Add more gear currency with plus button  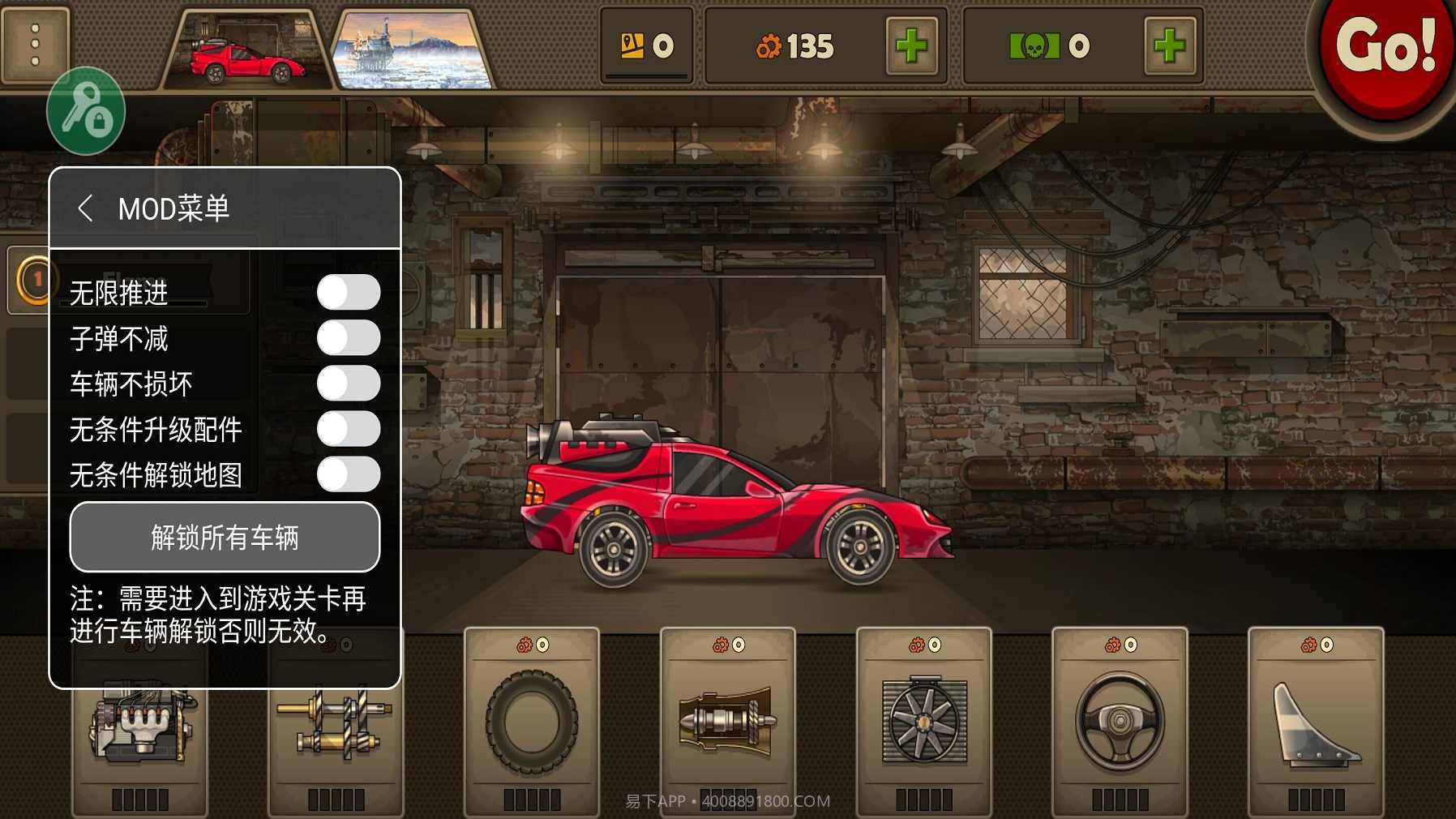point(912,46)
